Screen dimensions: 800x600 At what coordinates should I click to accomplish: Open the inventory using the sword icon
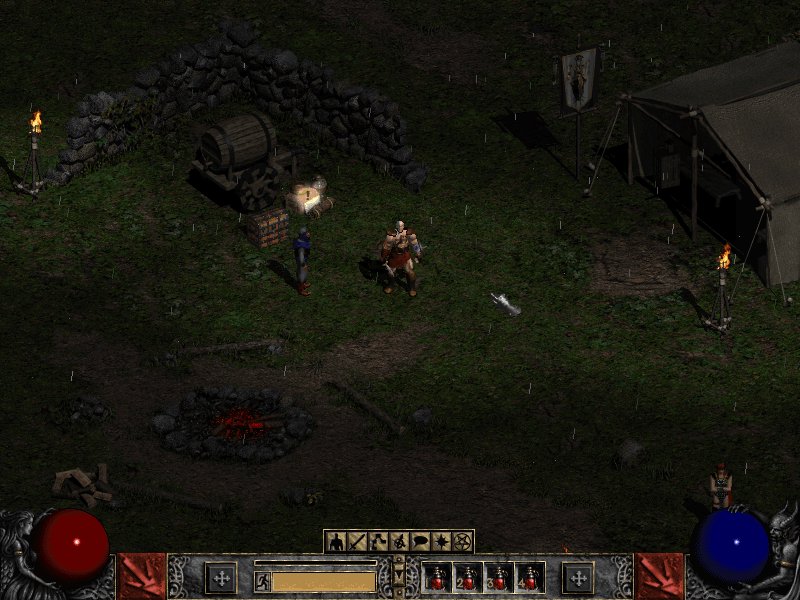[x=356, y=542]
